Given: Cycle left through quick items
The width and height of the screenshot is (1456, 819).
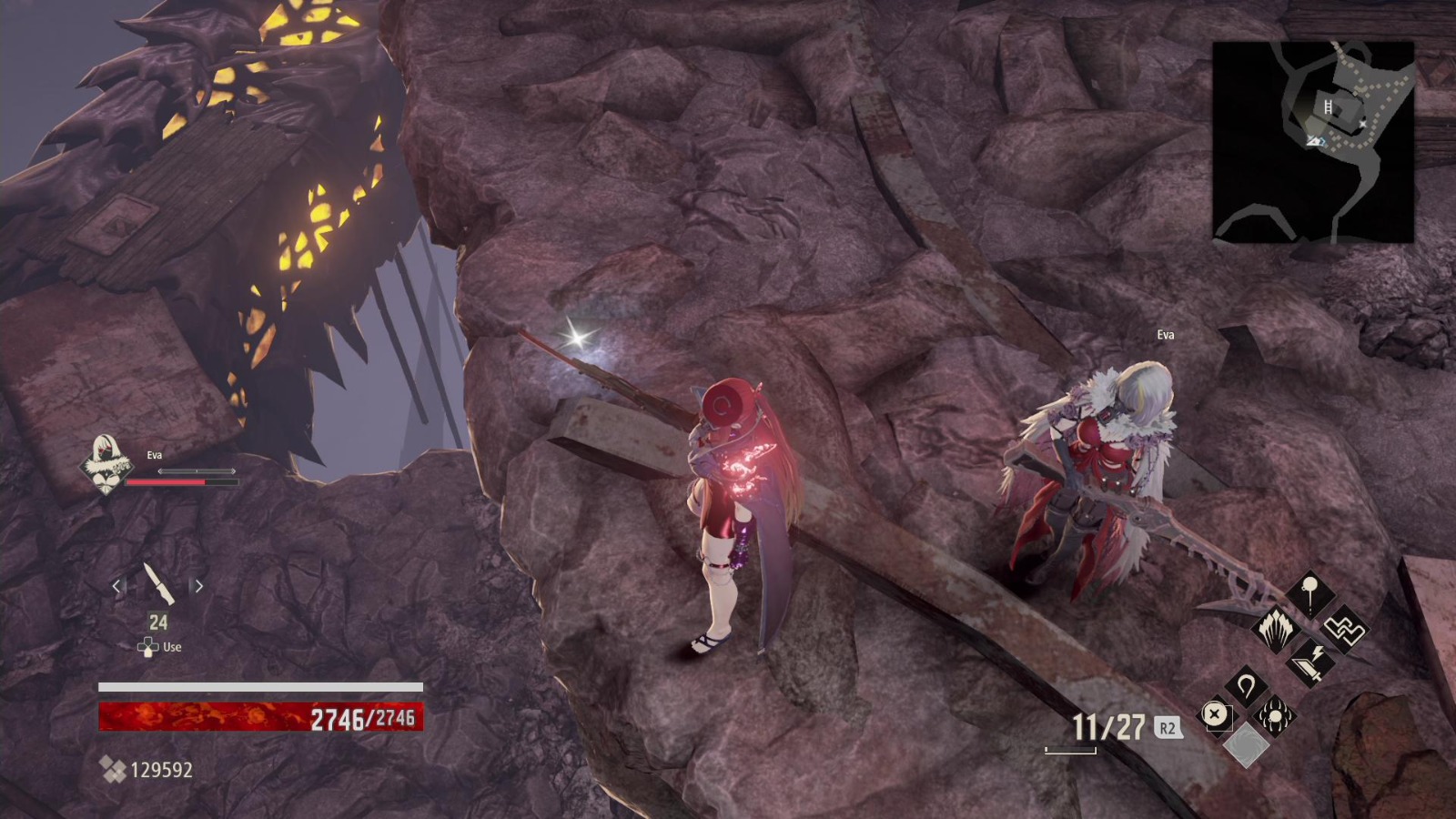Looking at the screenshot, I should point(116,587).
